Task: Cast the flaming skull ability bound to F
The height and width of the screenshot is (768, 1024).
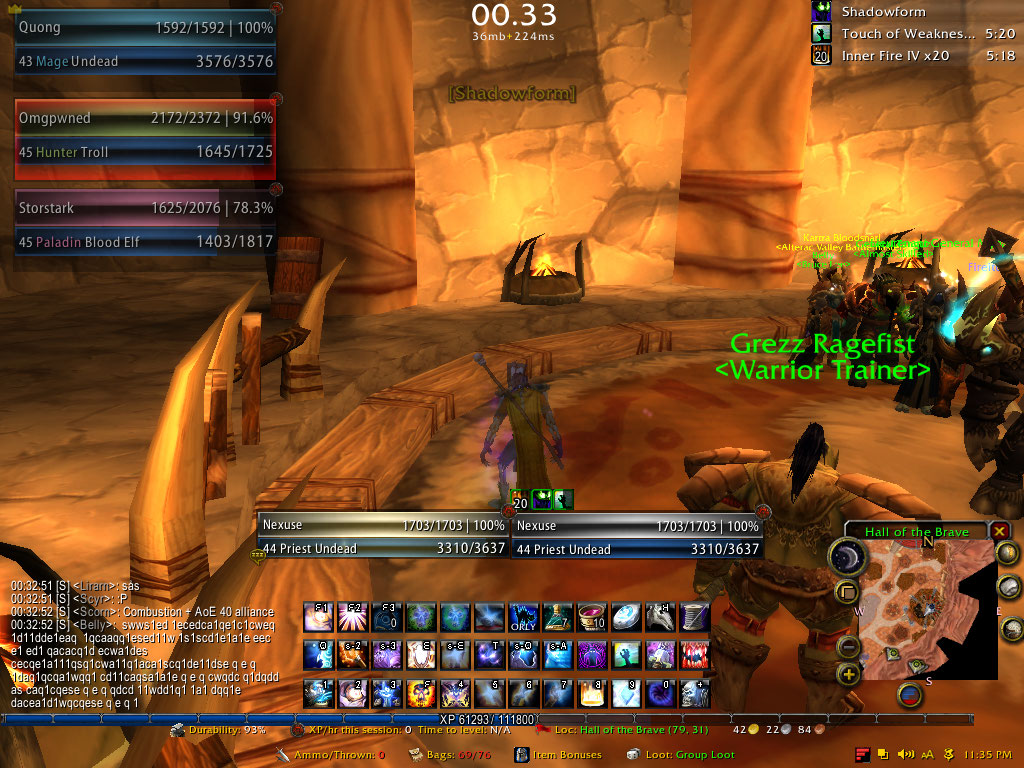Action: (x=421, y=692)
